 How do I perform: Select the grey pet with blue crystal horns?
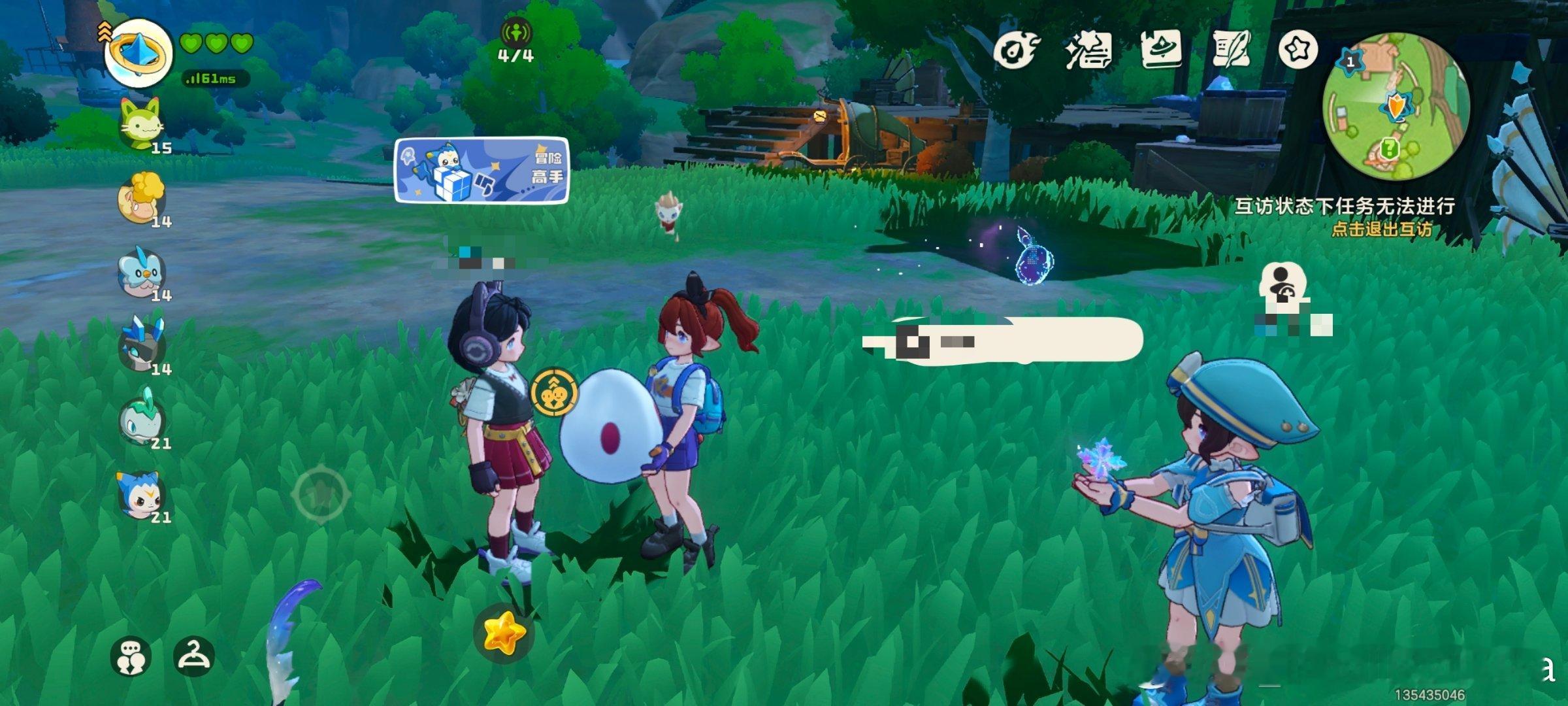(x=141, y=345)
